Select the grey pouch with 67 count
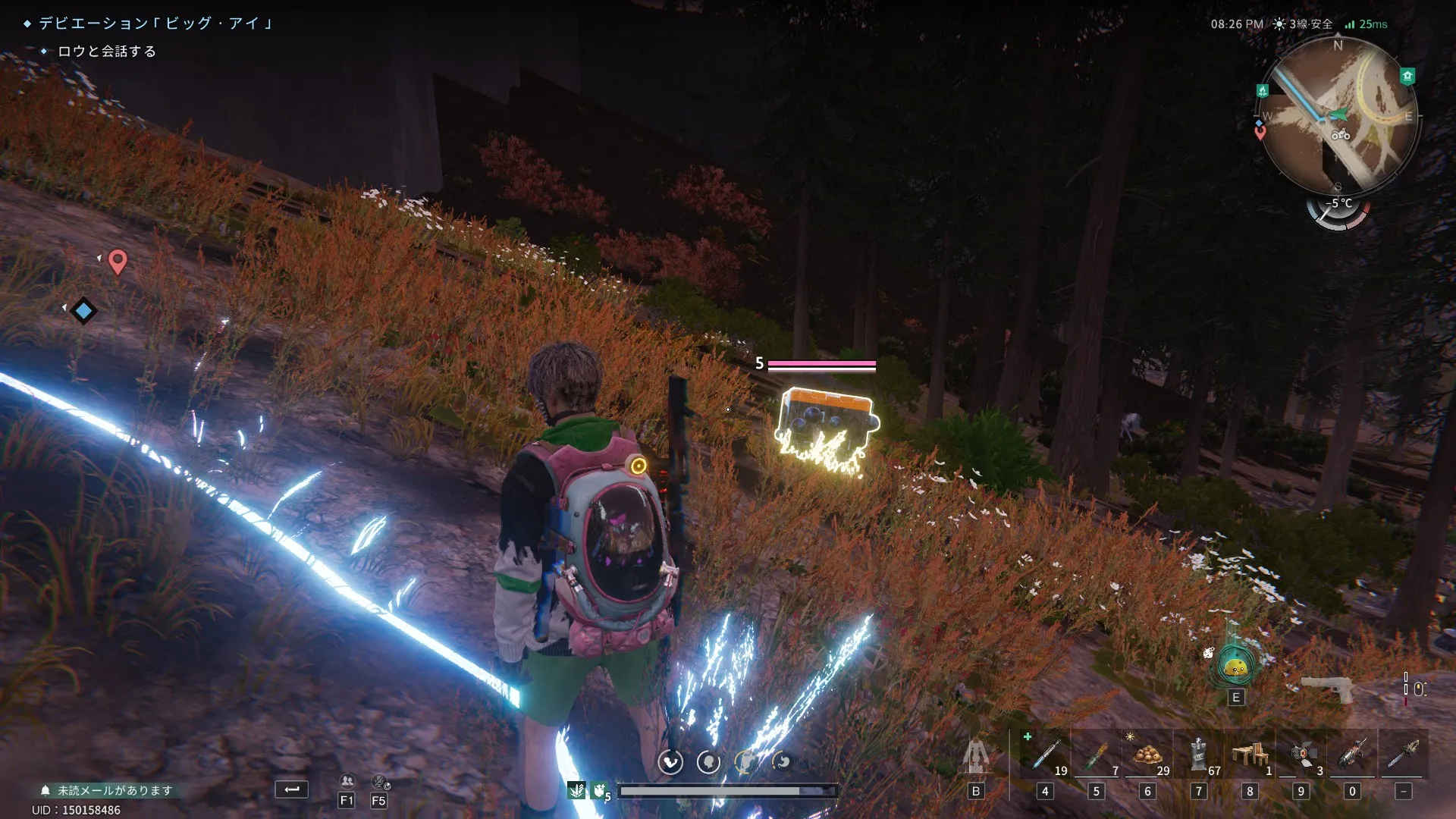This screenshot has height=819, width=1456. click(1198, 755)
